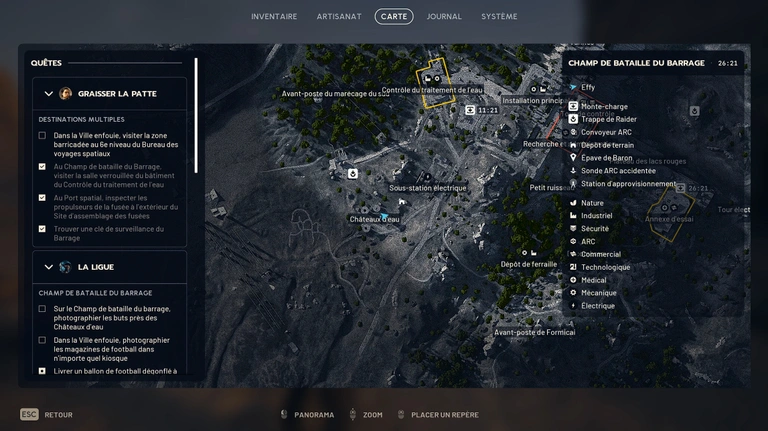Toggle the clé de surveillance du Barrage checkbox
This screenshot has height=431, width=768.
[x=42, y=229]
